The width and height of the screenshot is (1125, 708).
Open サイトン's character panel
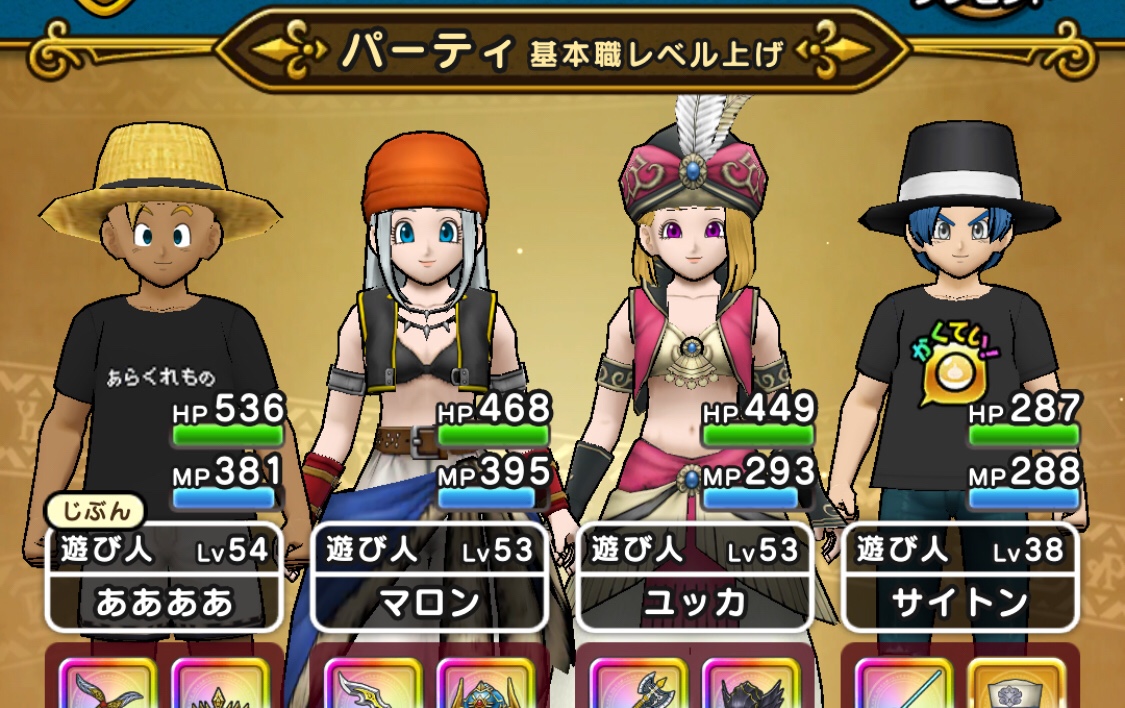pos(960,577)
